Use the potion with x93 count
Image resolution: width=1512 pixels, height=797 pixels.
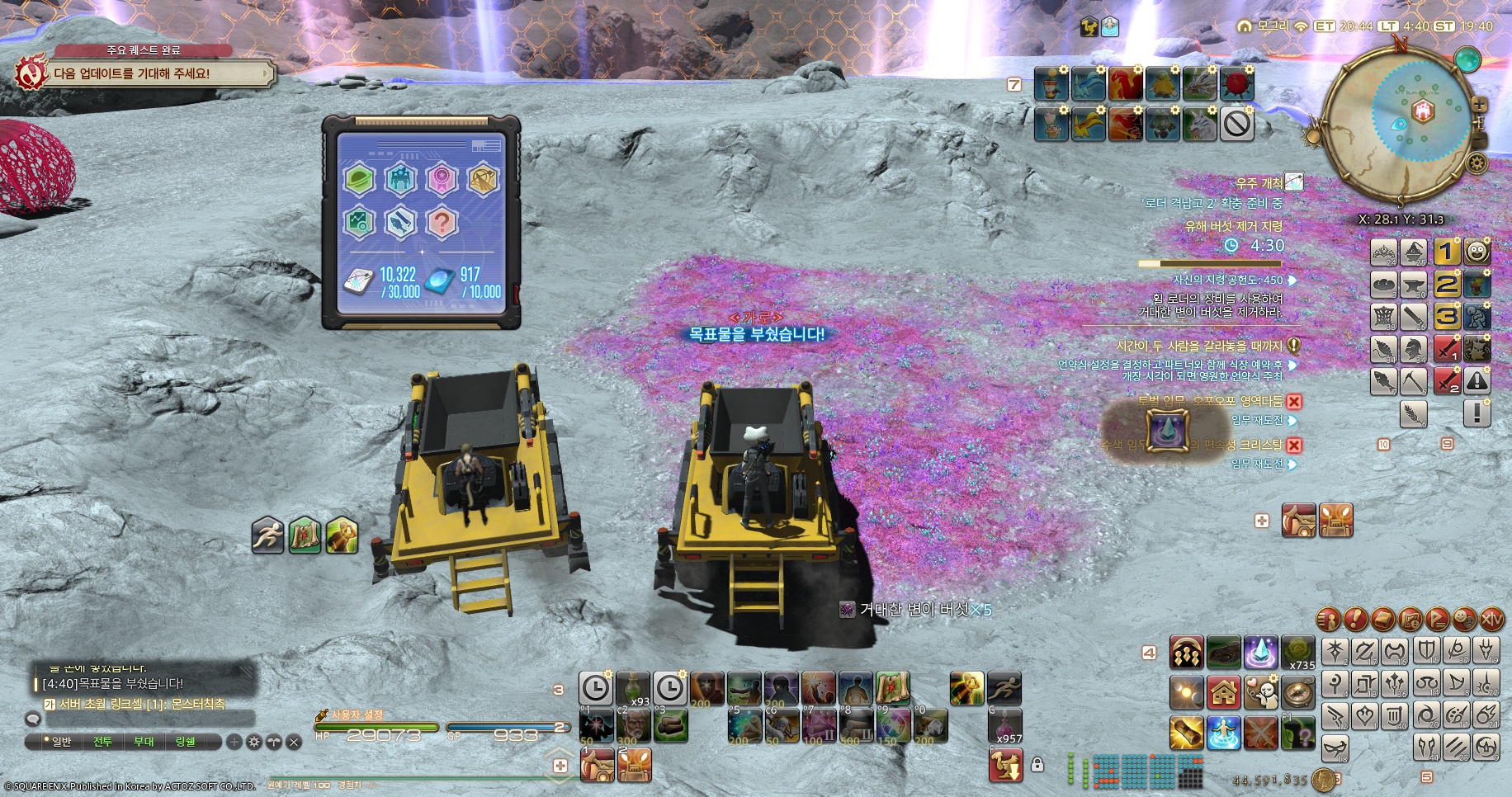tap(633, 688)
